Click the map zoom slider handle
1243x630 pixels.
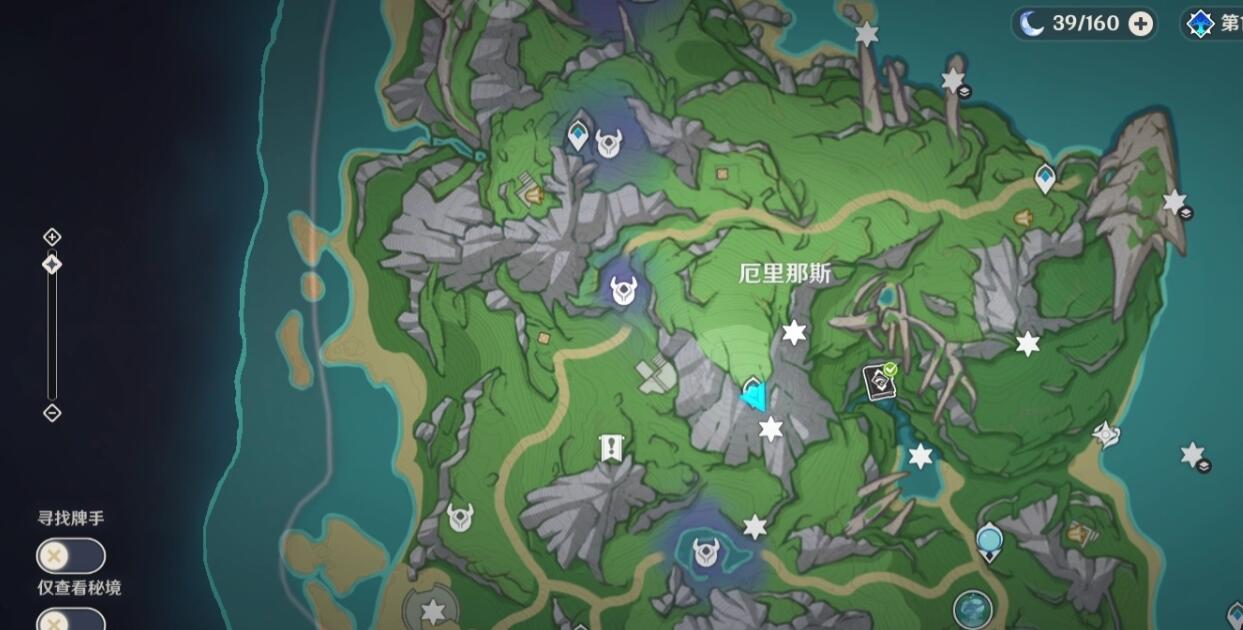coord(52,264)
